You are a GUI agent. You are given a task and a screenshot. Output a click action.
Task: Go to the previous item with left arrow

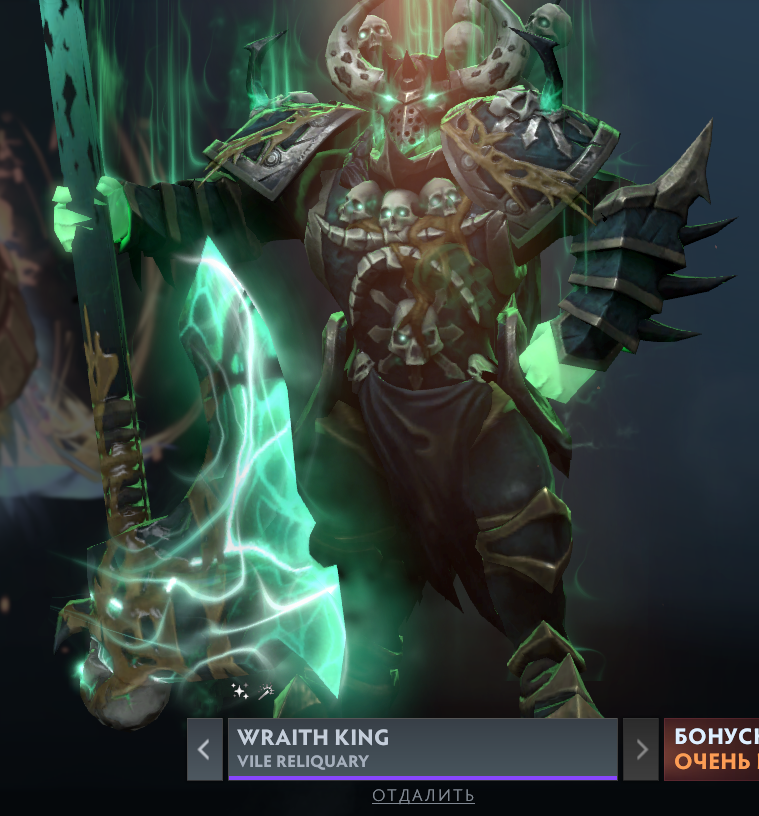point(204,749)
